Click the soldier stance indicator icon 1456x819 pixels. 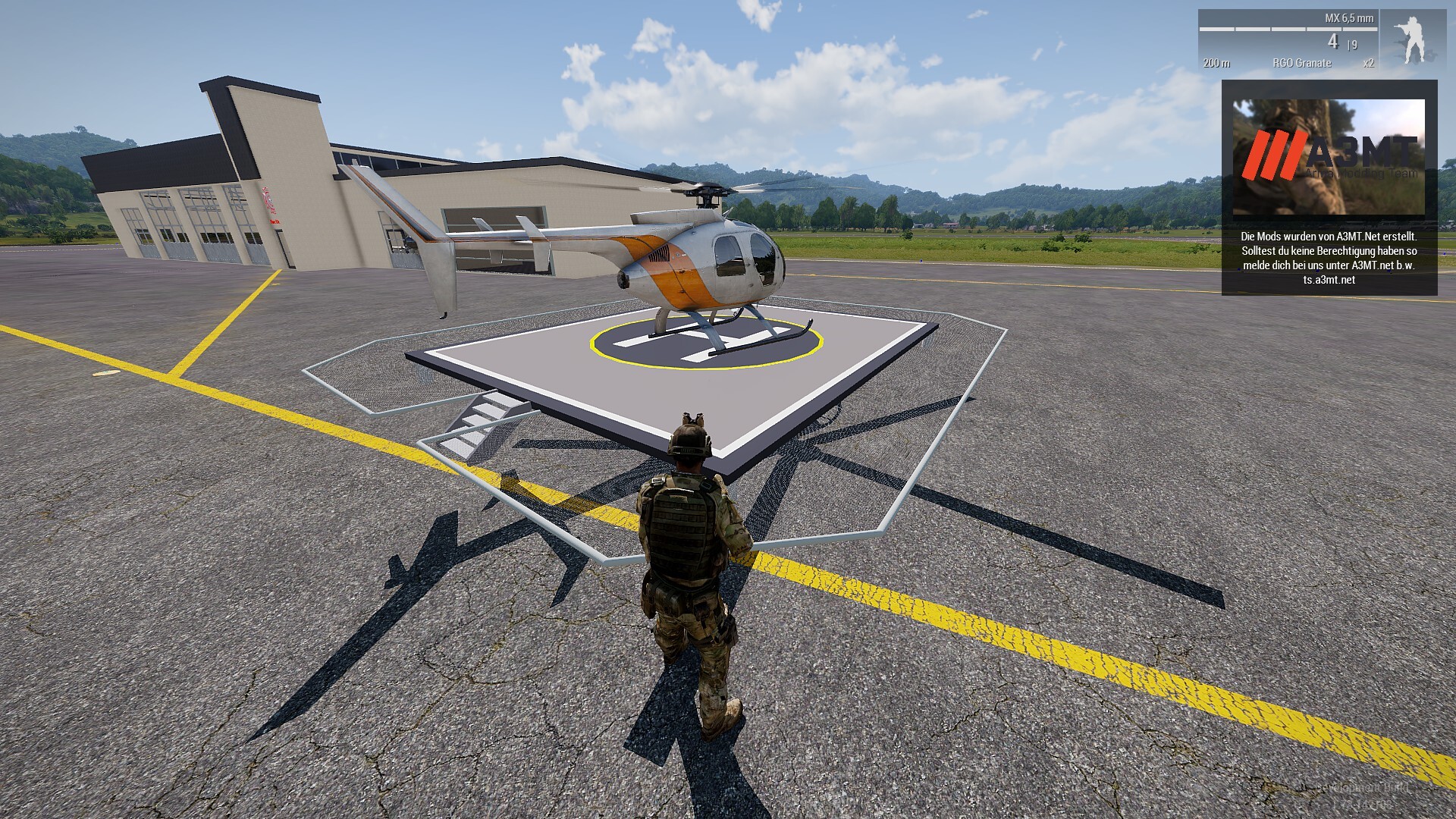coord(1412,41)
